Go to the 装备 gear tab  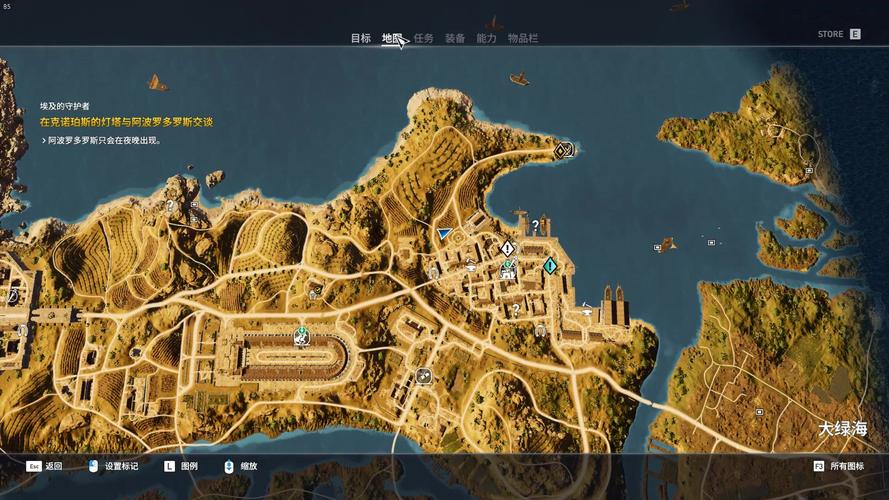[454, 38]
